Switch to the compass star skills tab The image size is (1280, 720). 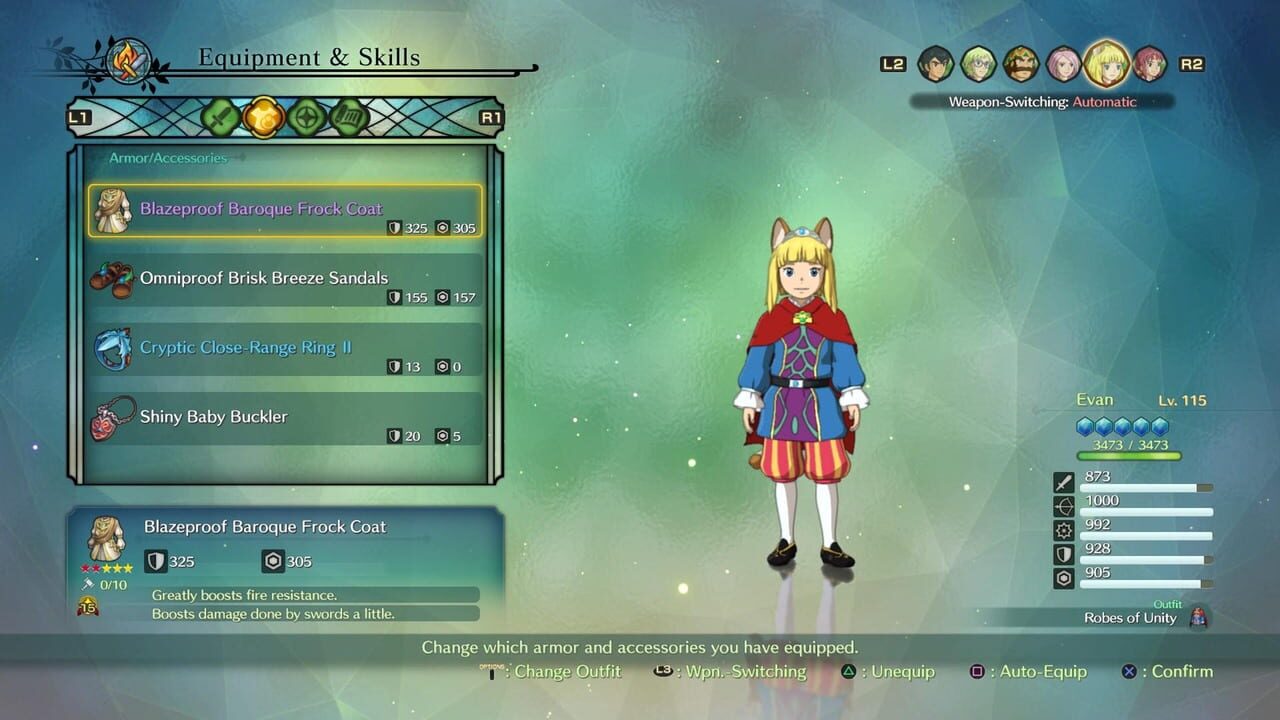[307, 118]
